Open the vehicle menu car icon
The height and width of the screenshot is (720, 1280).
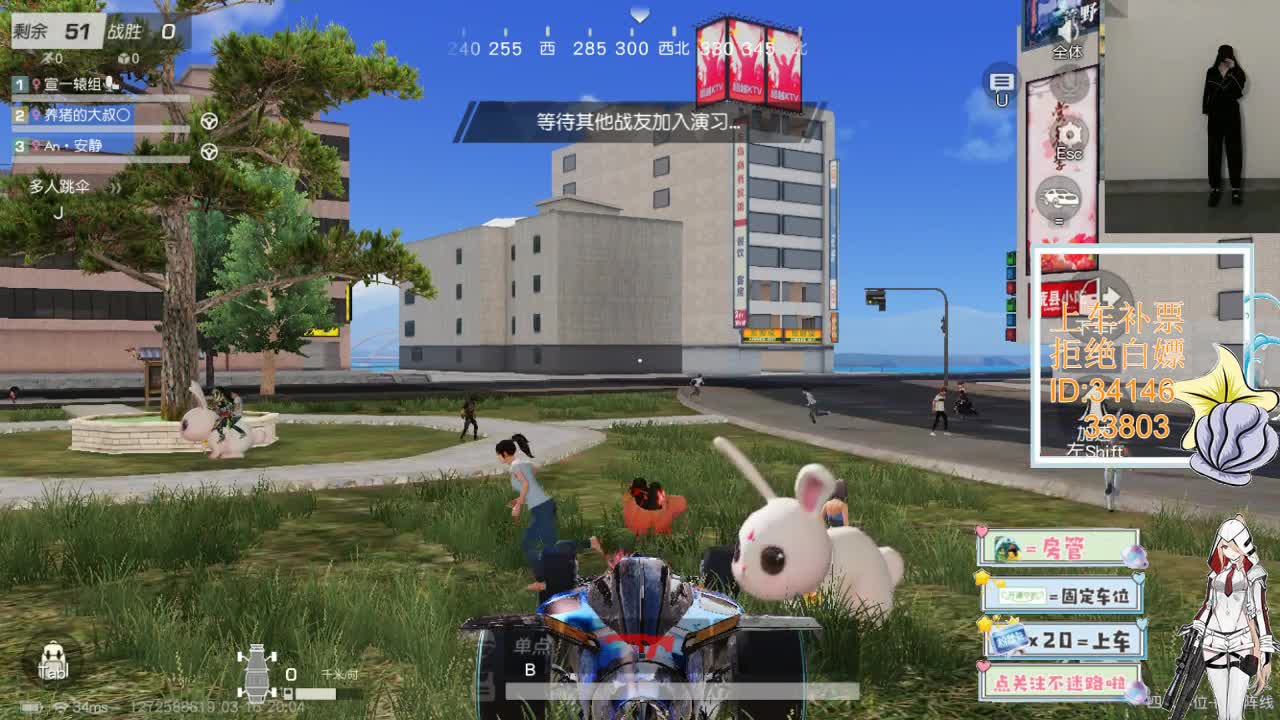[x=1059, y=196]
